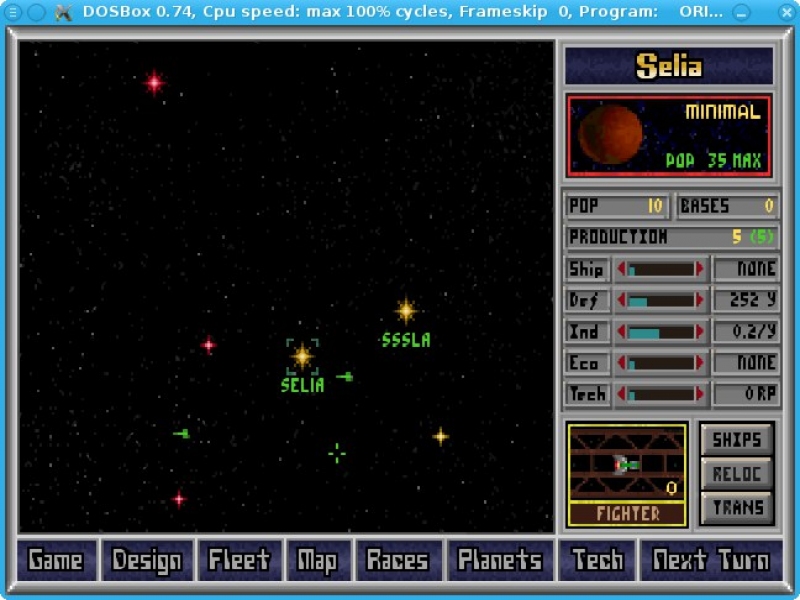Open the Planets list

(x=500, y=561)
